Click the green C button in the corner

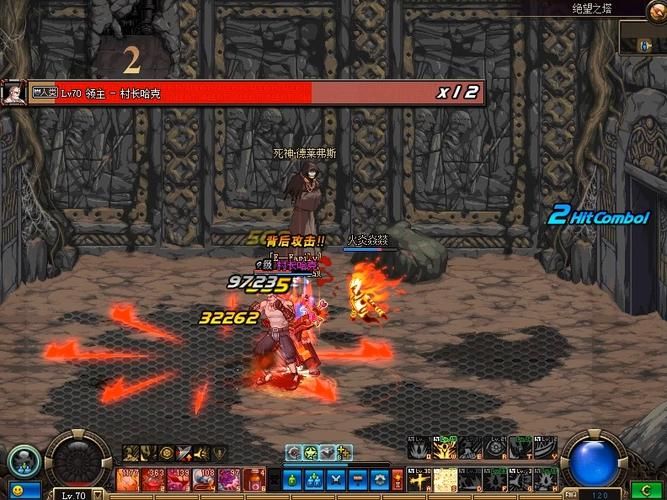tap(648, 490)
